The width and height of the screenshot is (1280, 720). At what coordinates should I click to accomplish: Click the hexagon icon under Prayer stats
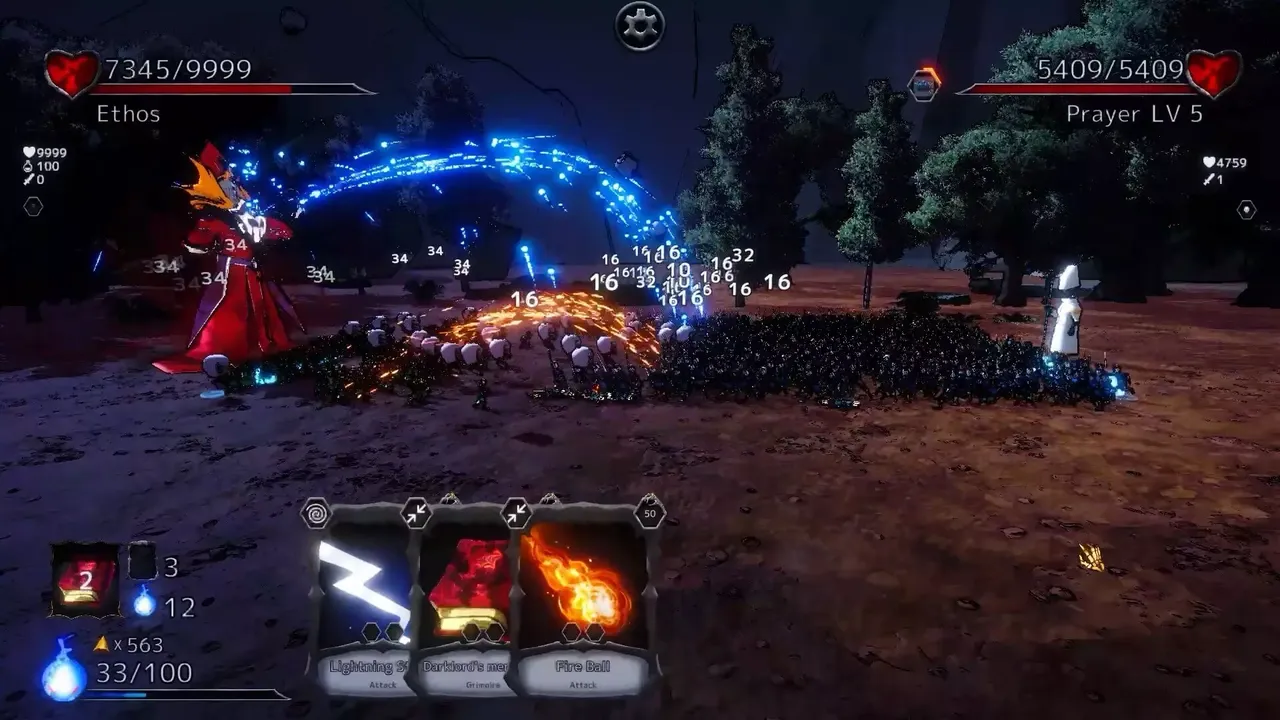pyautogui.click(x=1246, y=210)
